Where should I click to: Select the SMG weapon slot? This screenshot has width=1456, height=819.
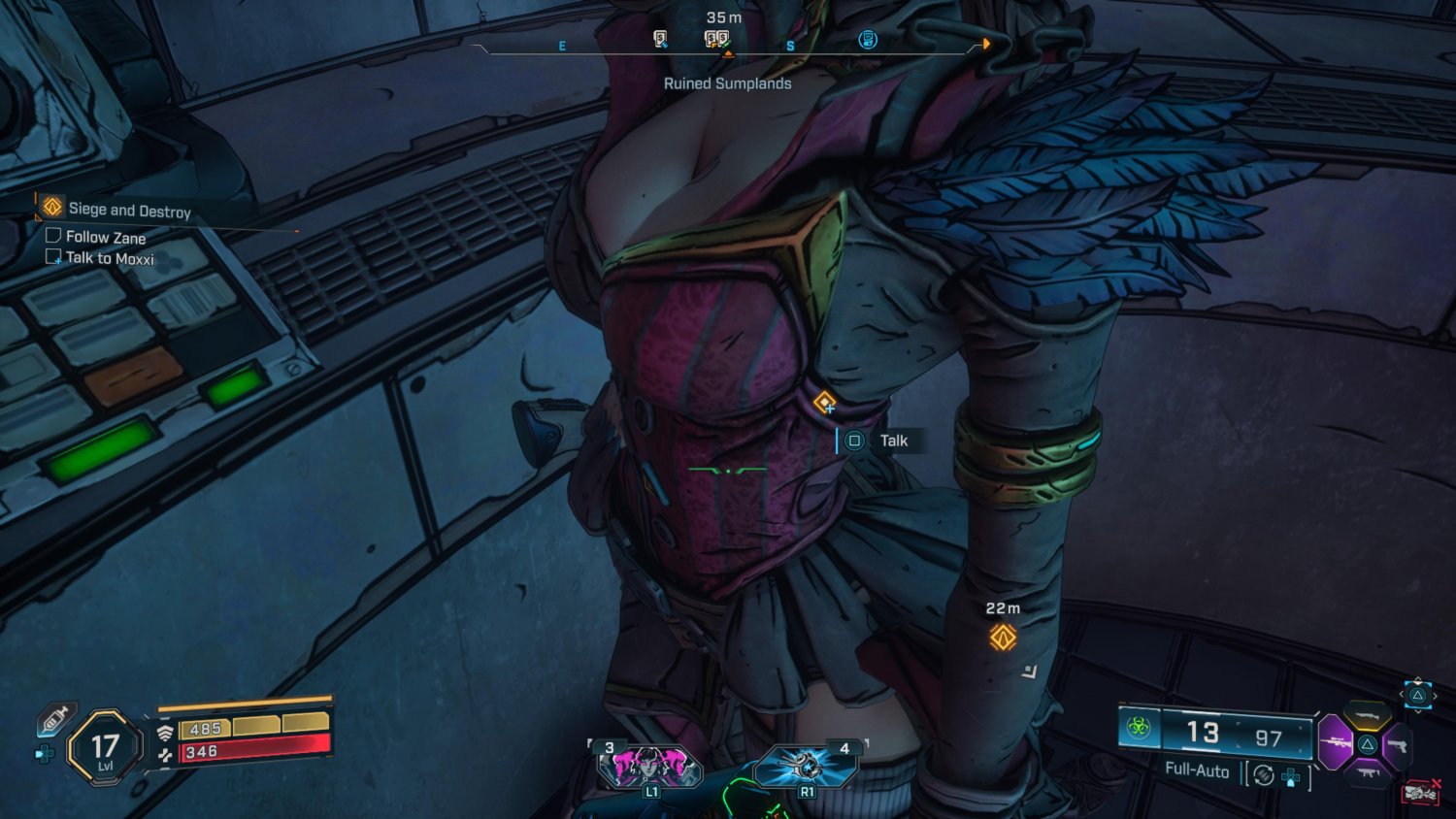pyautogui.click(x=1368, y=772)
